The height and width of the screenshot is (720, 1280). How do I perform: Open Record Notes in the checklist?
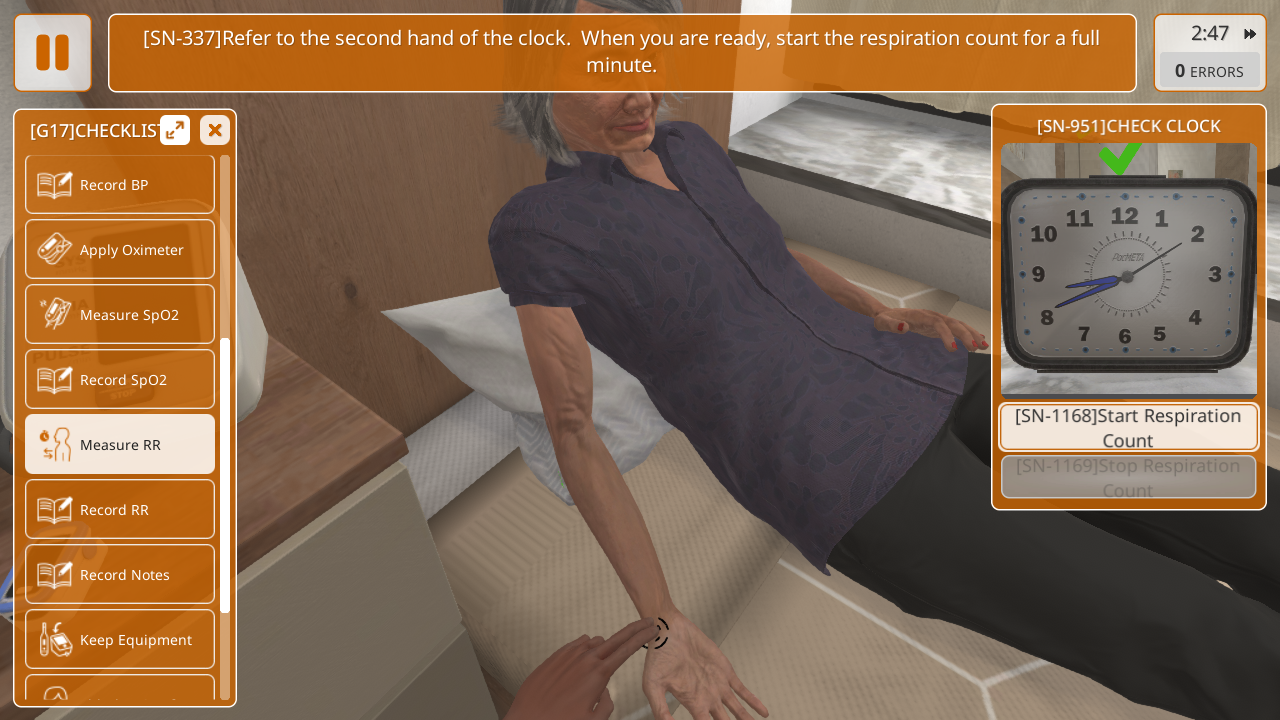click(120, 575)
